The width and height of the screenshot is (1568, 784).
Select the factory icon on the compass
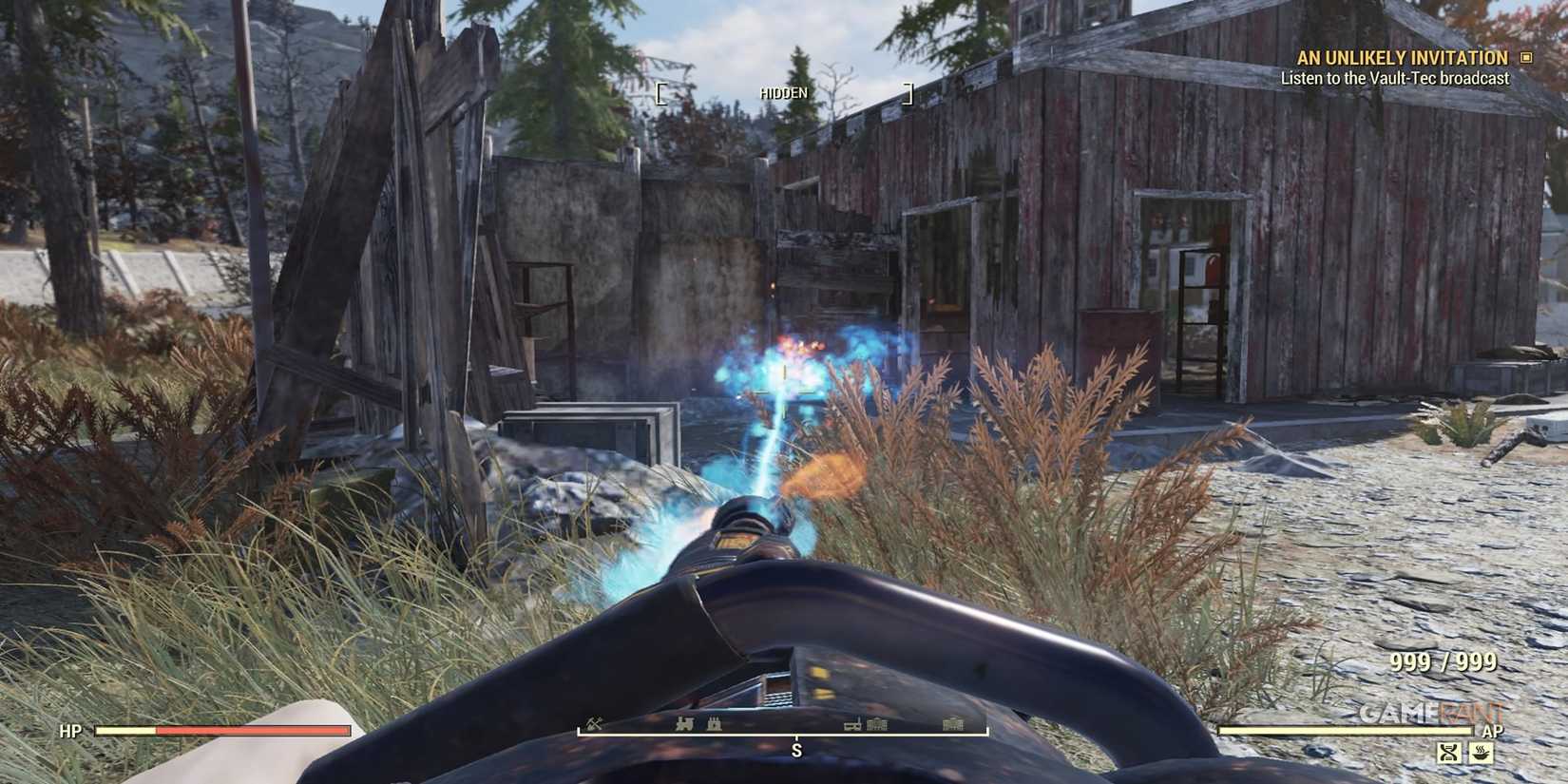[x=715, y=724]
